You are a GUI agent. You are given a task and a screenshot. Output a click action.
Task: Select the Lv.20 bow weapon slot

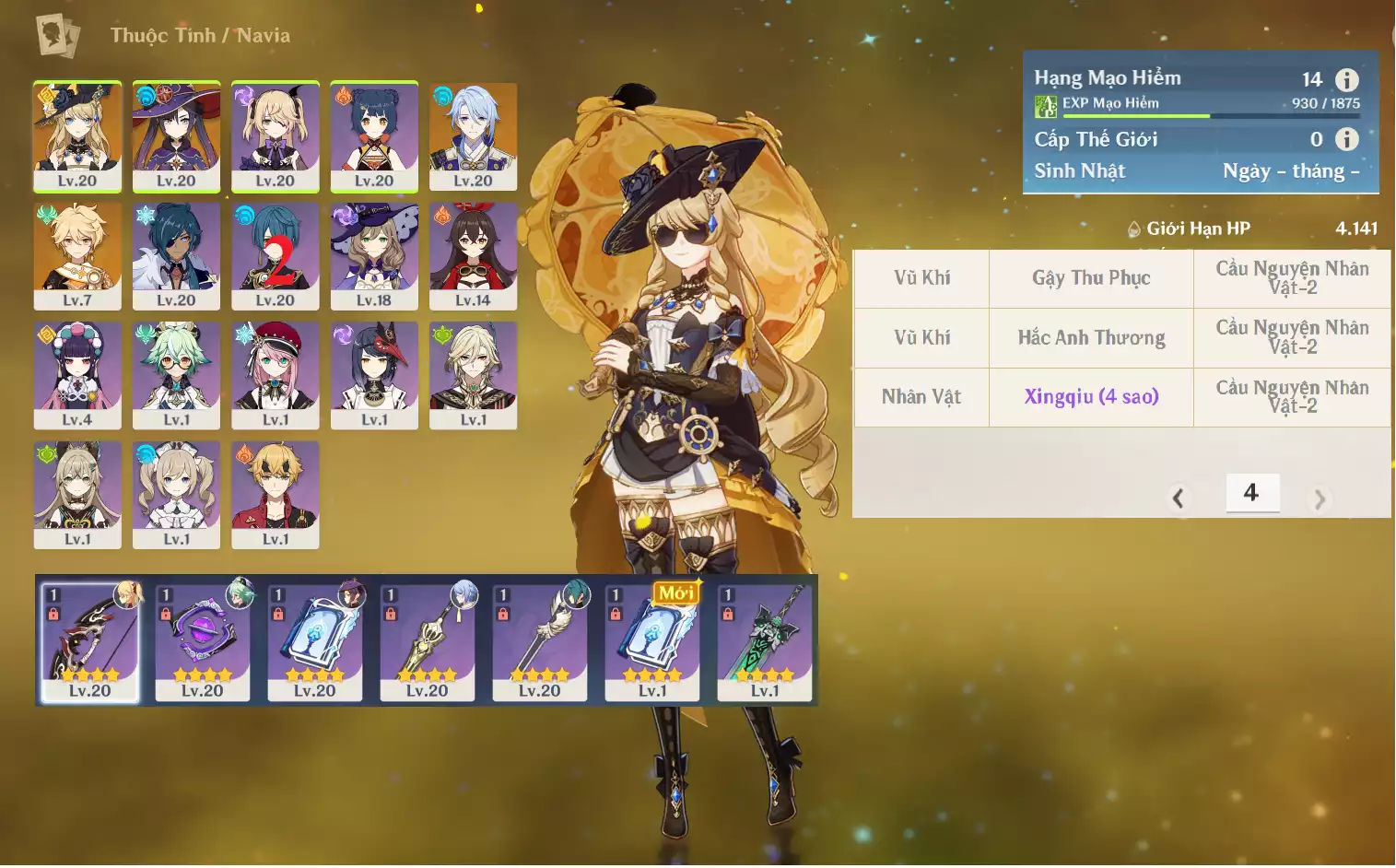pyautogui.click(x=90, y=641)
